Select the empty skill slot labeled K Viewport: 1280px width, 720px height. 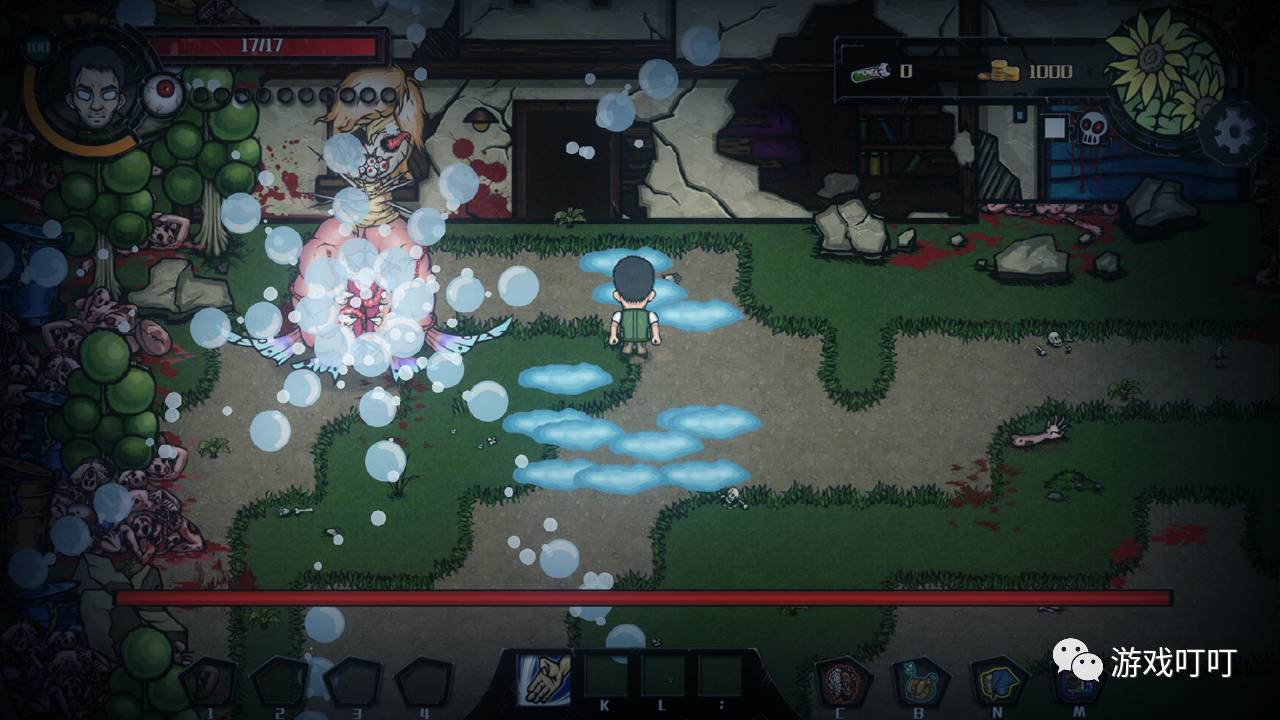tap(605, 676)
